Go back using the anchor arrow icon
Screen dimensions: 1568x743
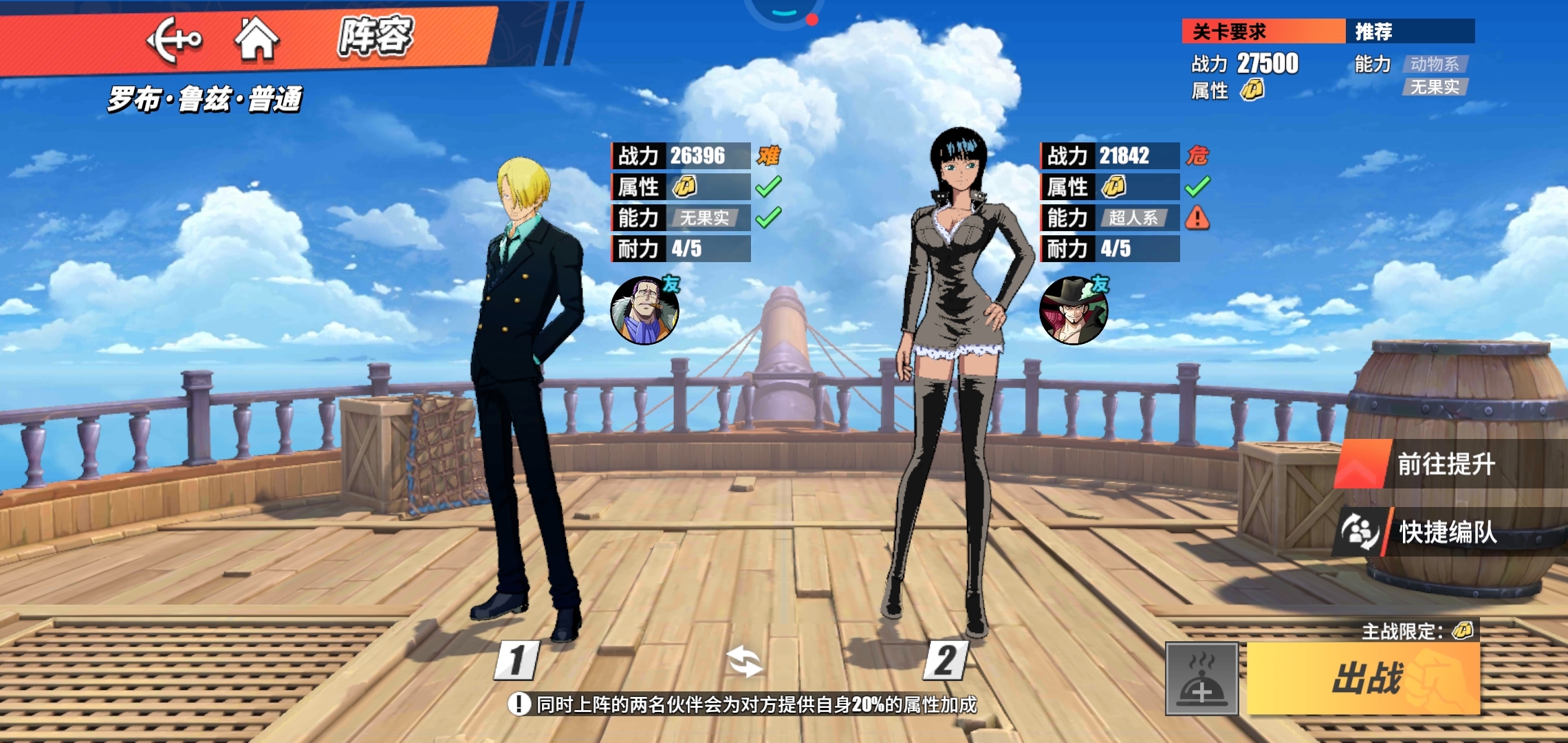pos(174,39)
